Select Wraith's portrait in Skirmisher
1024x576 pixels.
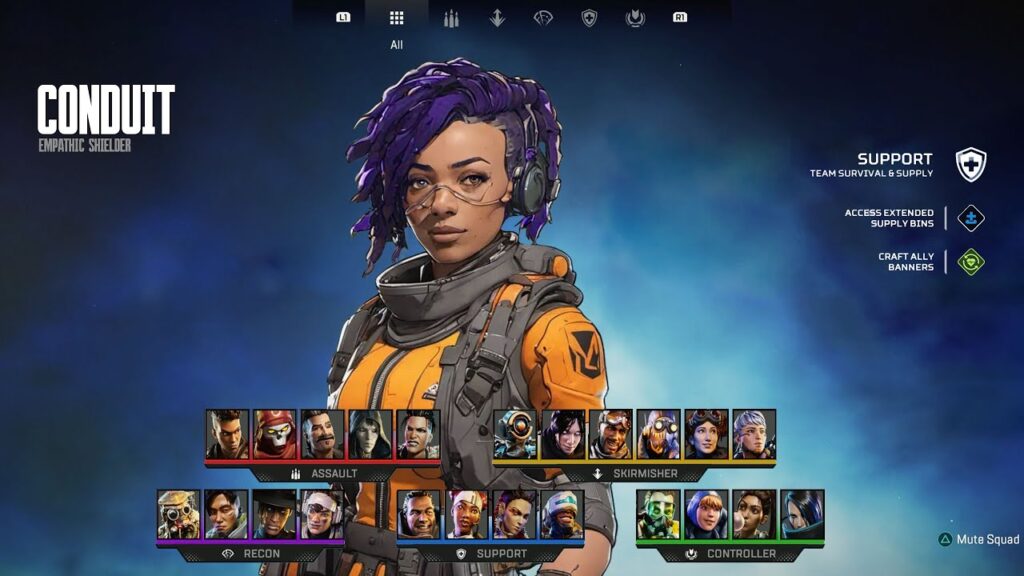pyautogui.click(x=563, y=434)
